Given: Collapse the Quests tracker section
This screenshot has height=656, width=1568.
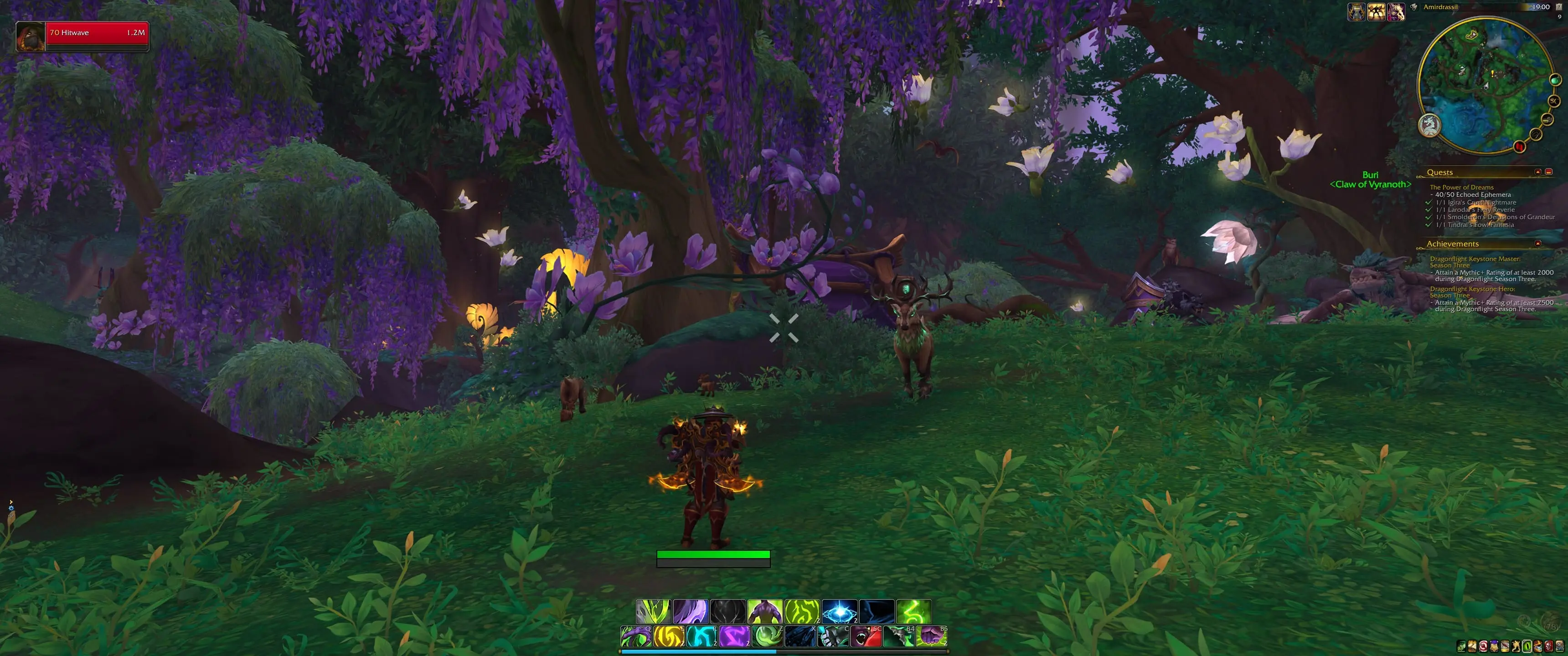Looking at the screenshot, I should pyautogui.click(x=1537, y=172).
